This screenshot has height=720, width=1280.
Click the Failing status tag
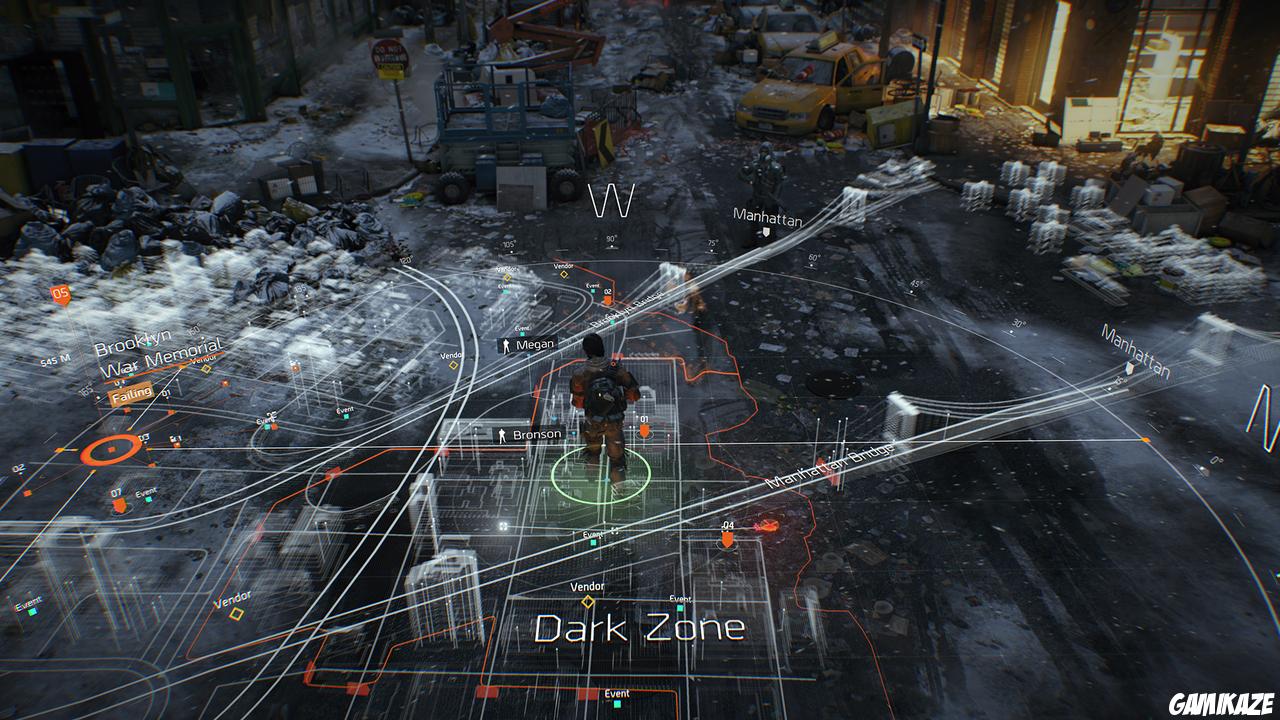click(132, 394)
